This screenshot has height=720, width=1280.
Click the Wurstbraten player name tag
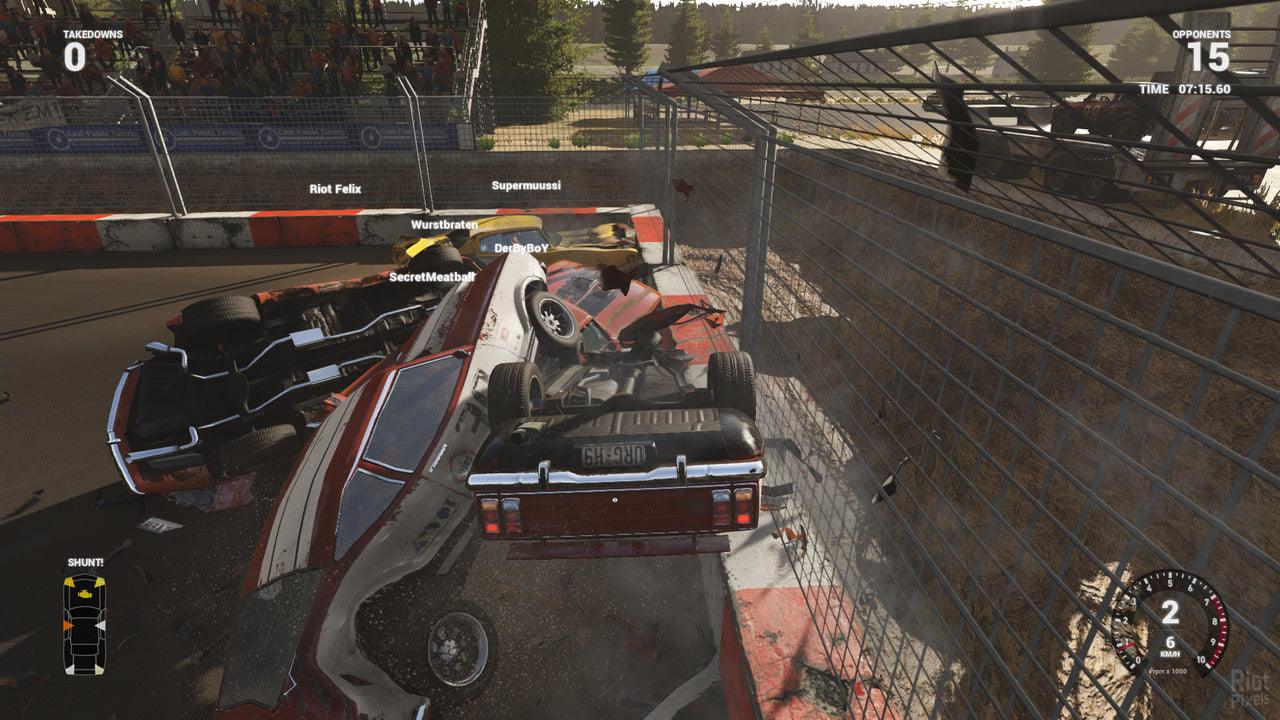coord(444,225)
